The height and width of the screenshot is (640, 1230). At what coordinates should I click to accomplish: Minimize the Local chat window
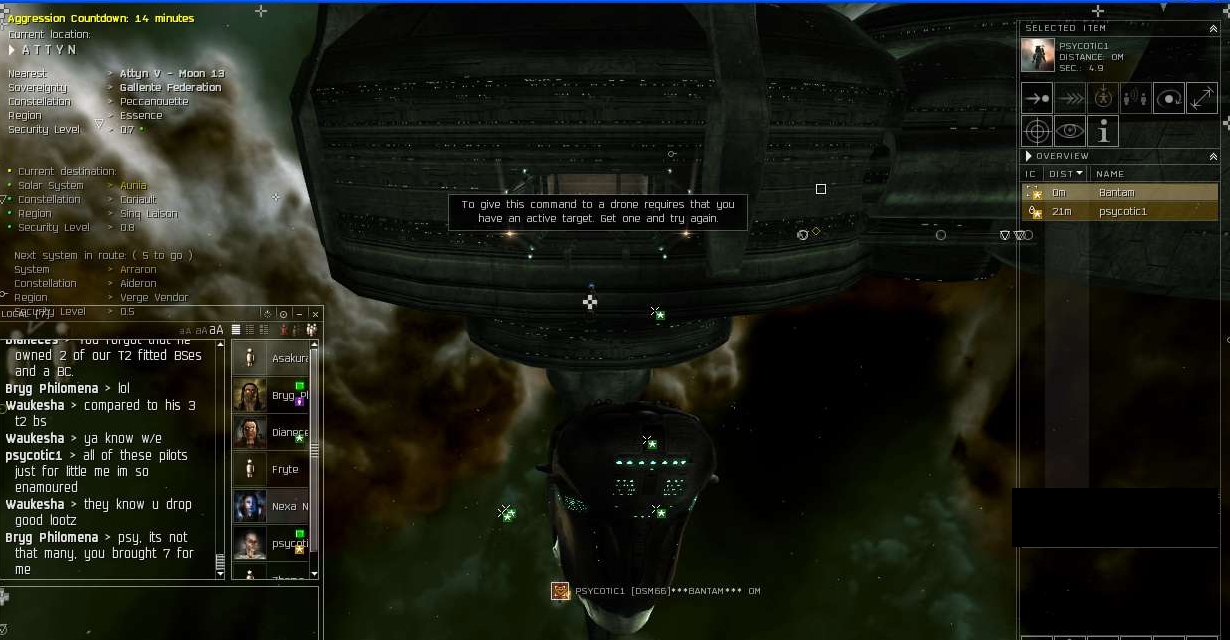[x=299, y=314]
